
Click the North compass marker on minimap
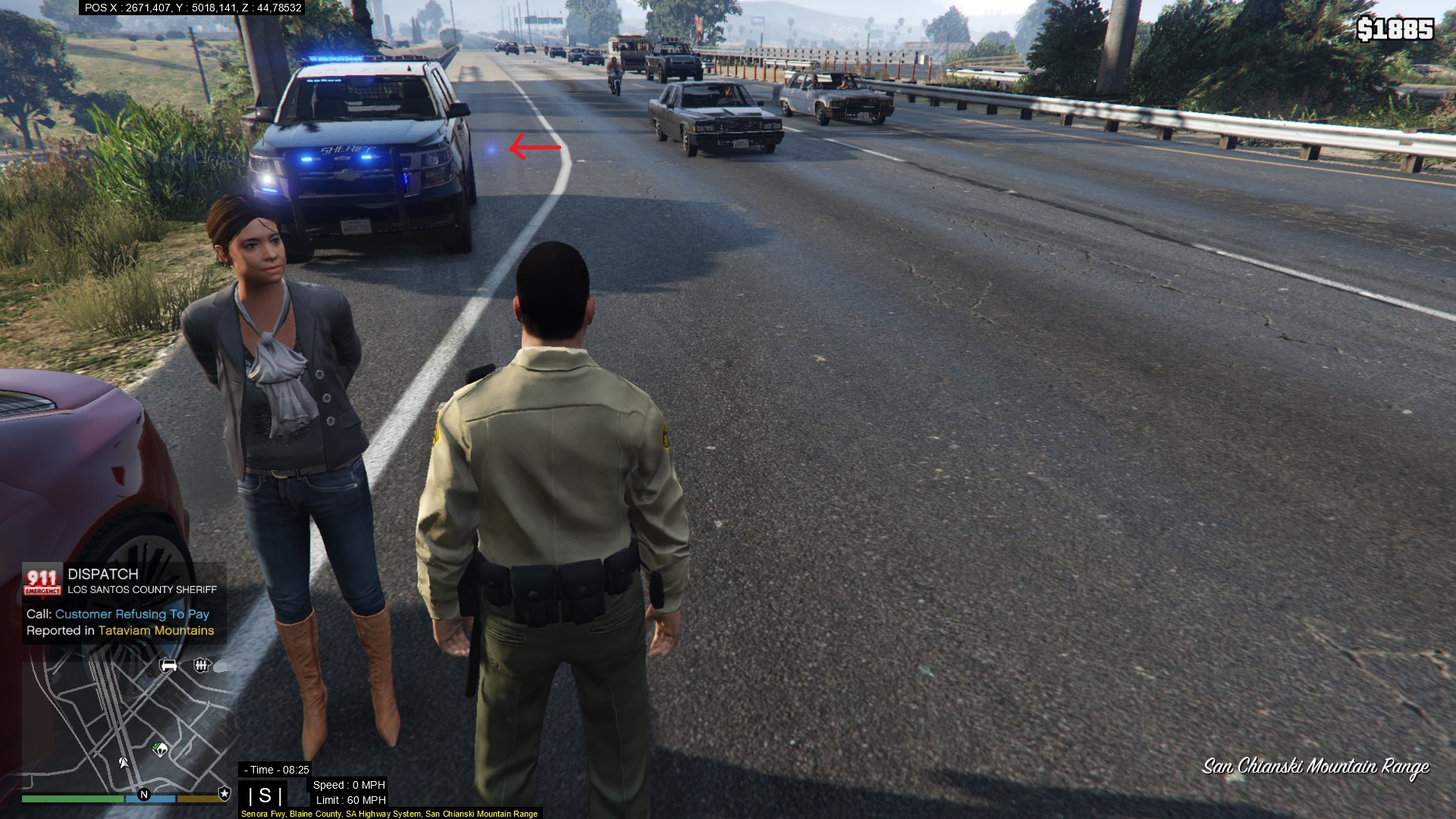coord(144,794)
